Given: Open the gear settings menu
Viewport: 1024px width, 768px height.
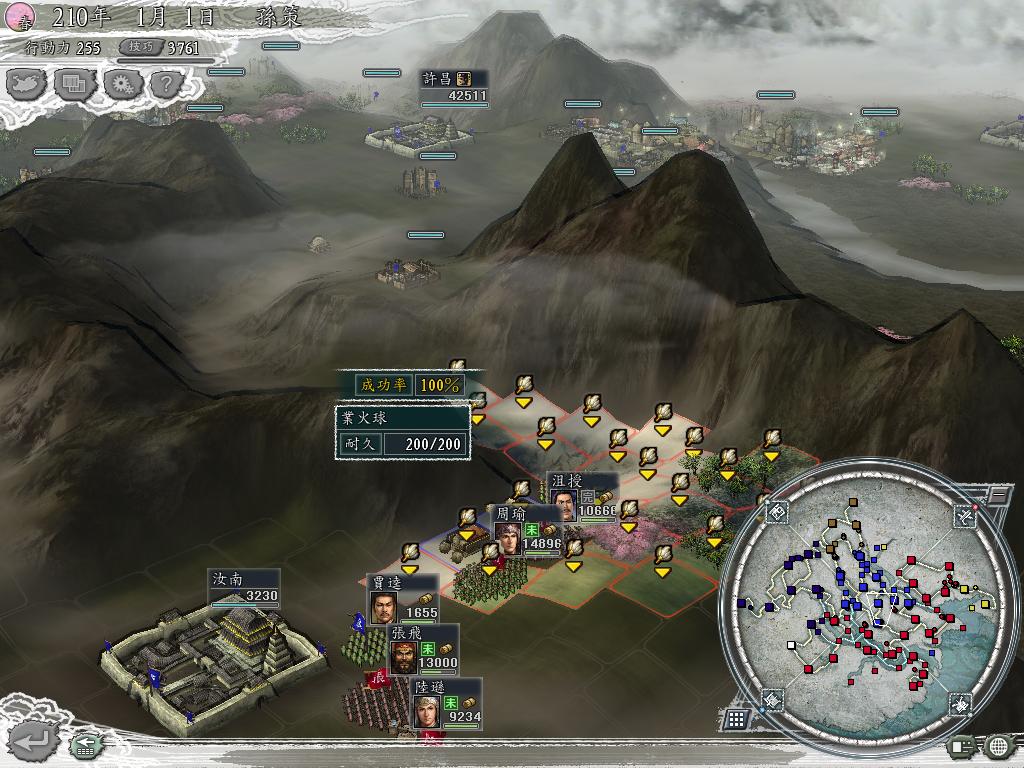Looking at the screenshot, I should 122,84.
